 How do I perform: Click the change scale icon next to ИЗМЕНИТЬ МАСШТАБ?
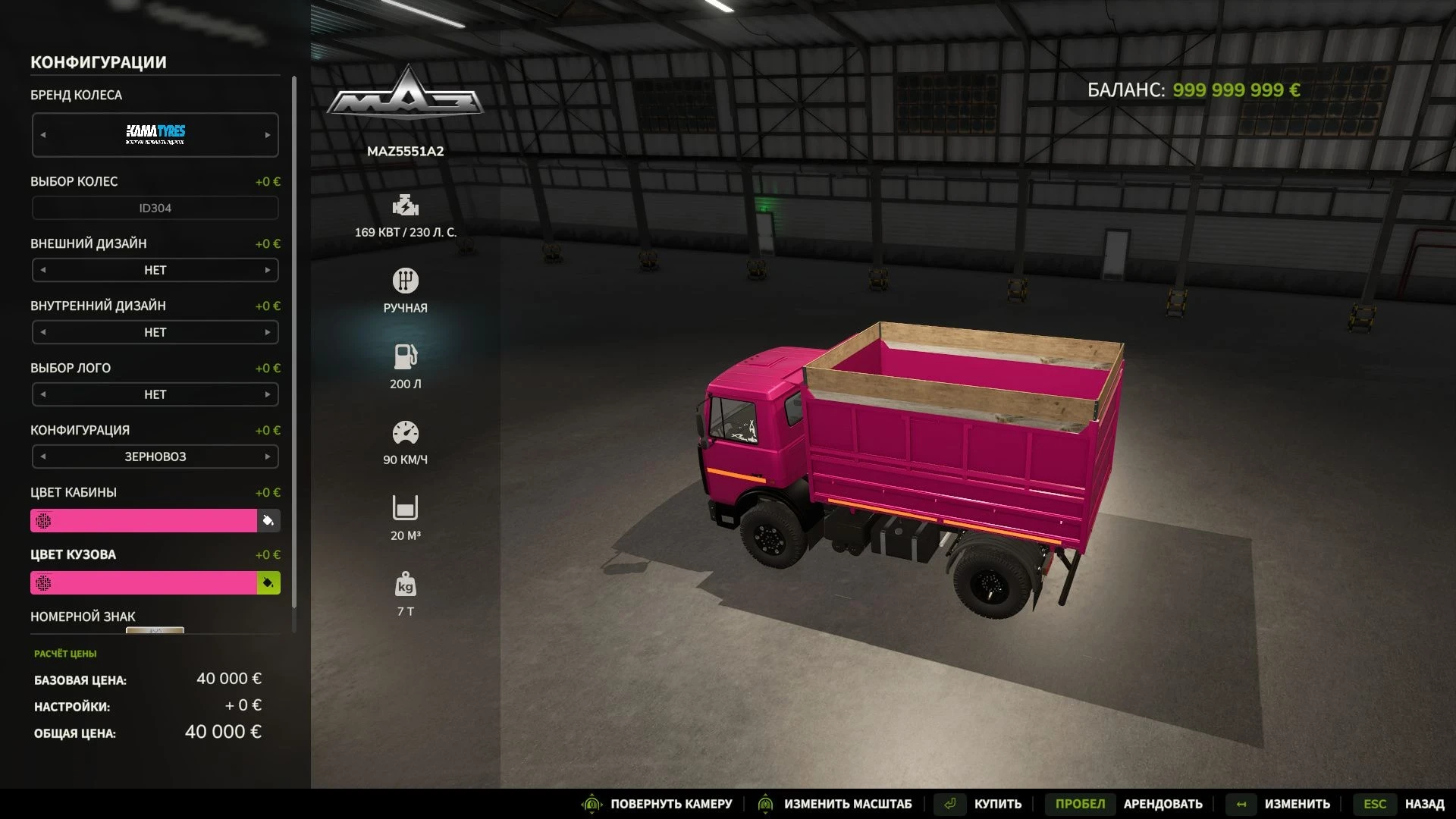(765, 804)
